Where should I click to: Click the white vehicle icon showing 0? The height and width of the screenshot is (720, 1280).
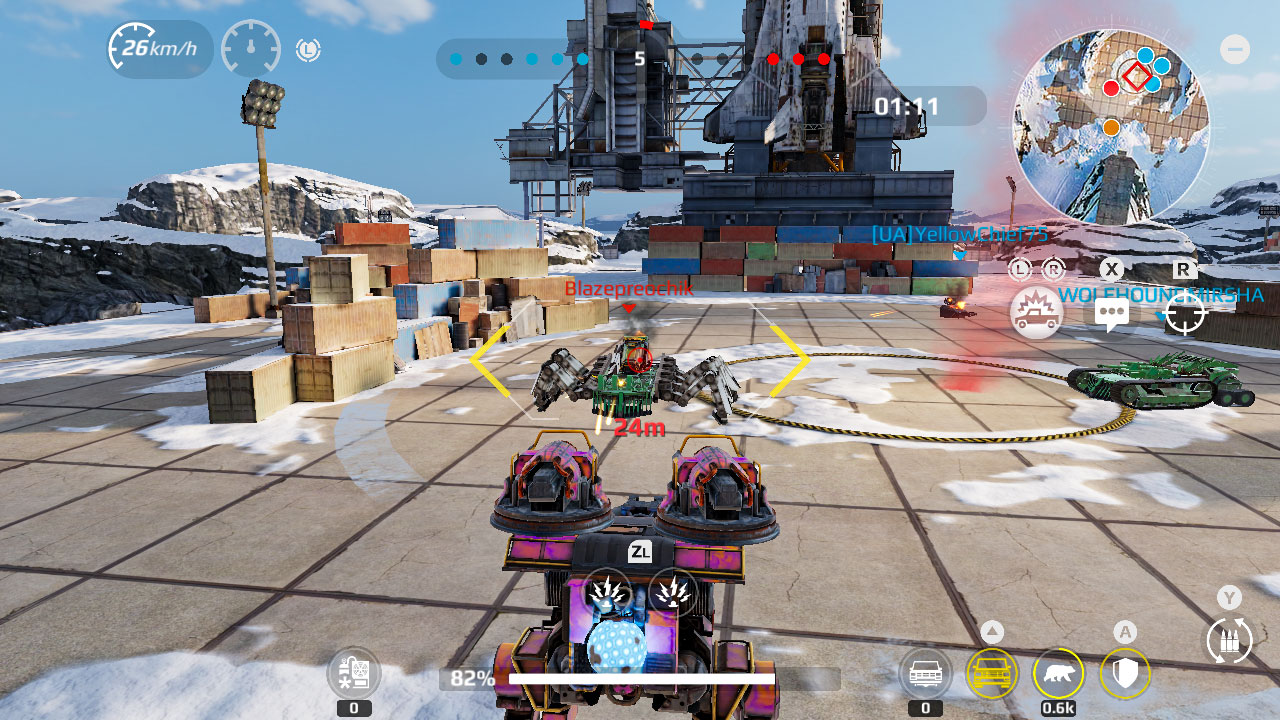925,674
